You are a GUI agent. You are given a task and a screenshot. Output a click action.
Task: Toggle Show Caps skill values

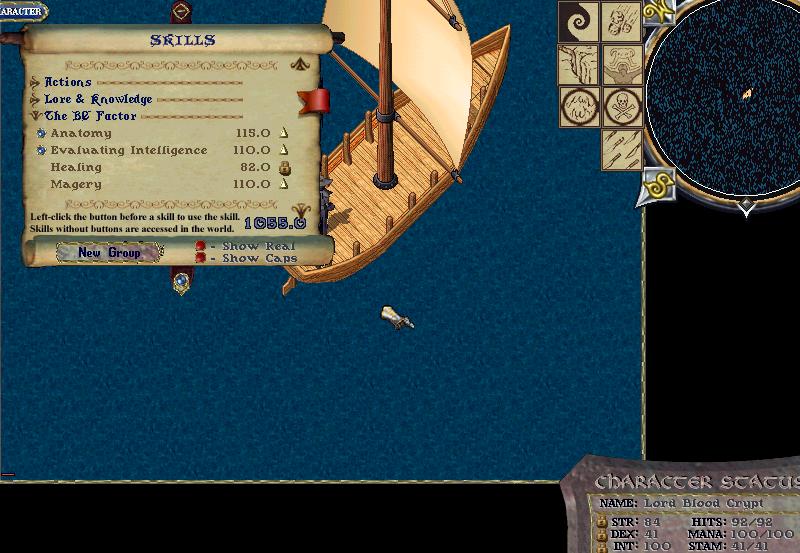tap(201, 258)
